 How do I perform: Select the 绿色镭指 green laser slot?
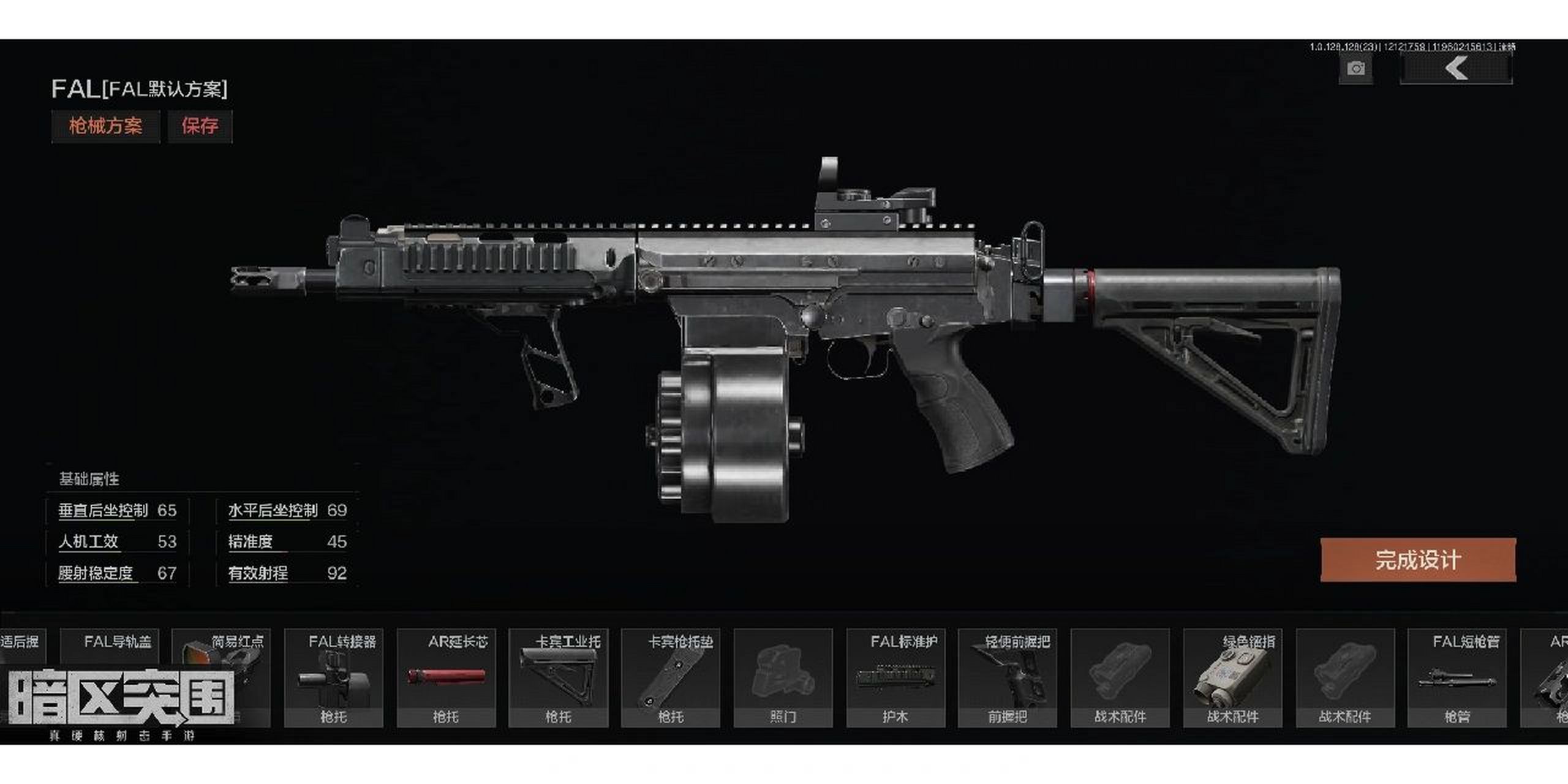tap(1232, 677)
